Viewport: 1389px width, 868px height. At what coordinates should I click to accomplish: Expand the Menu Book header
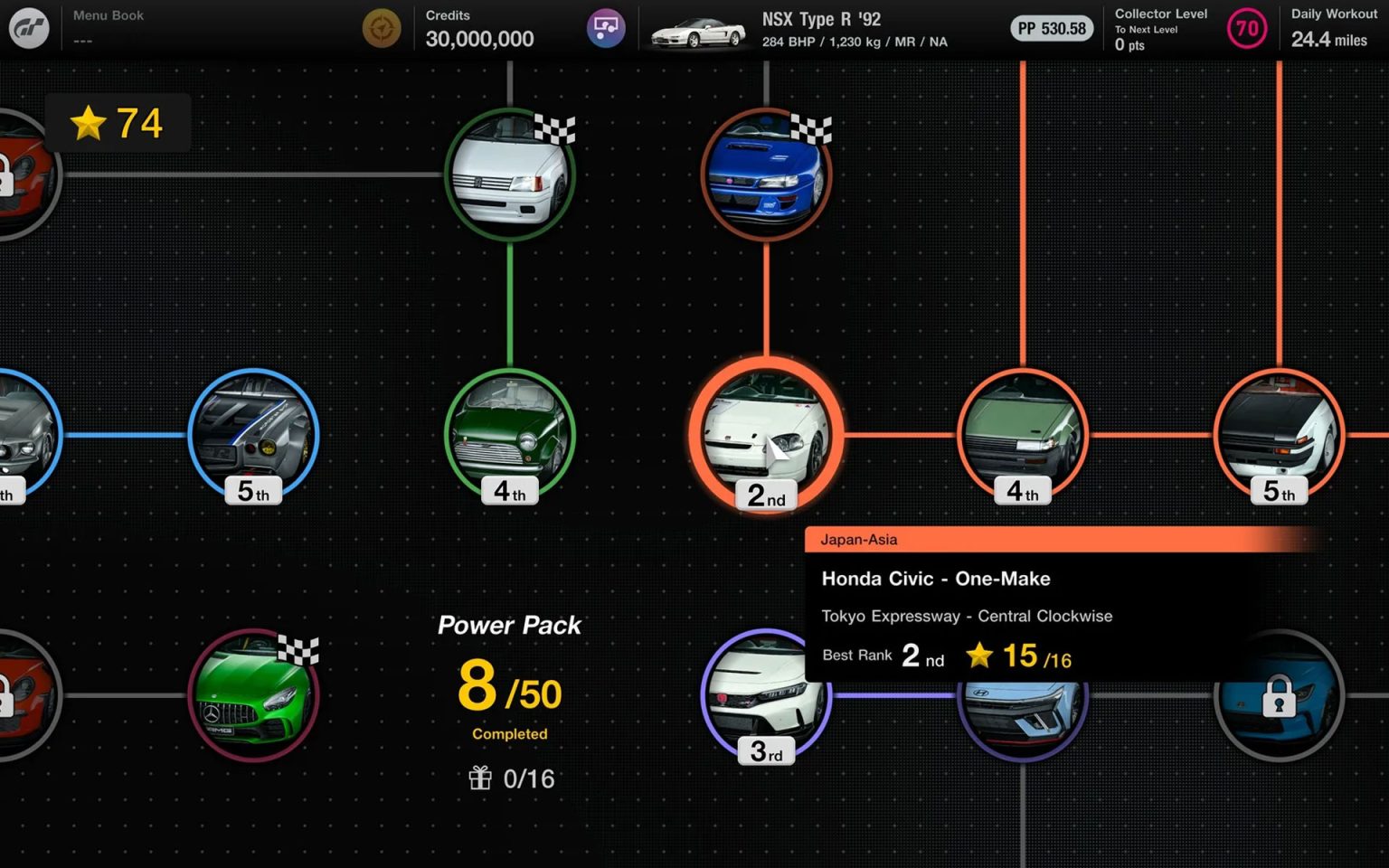click(x=109, y=14)
